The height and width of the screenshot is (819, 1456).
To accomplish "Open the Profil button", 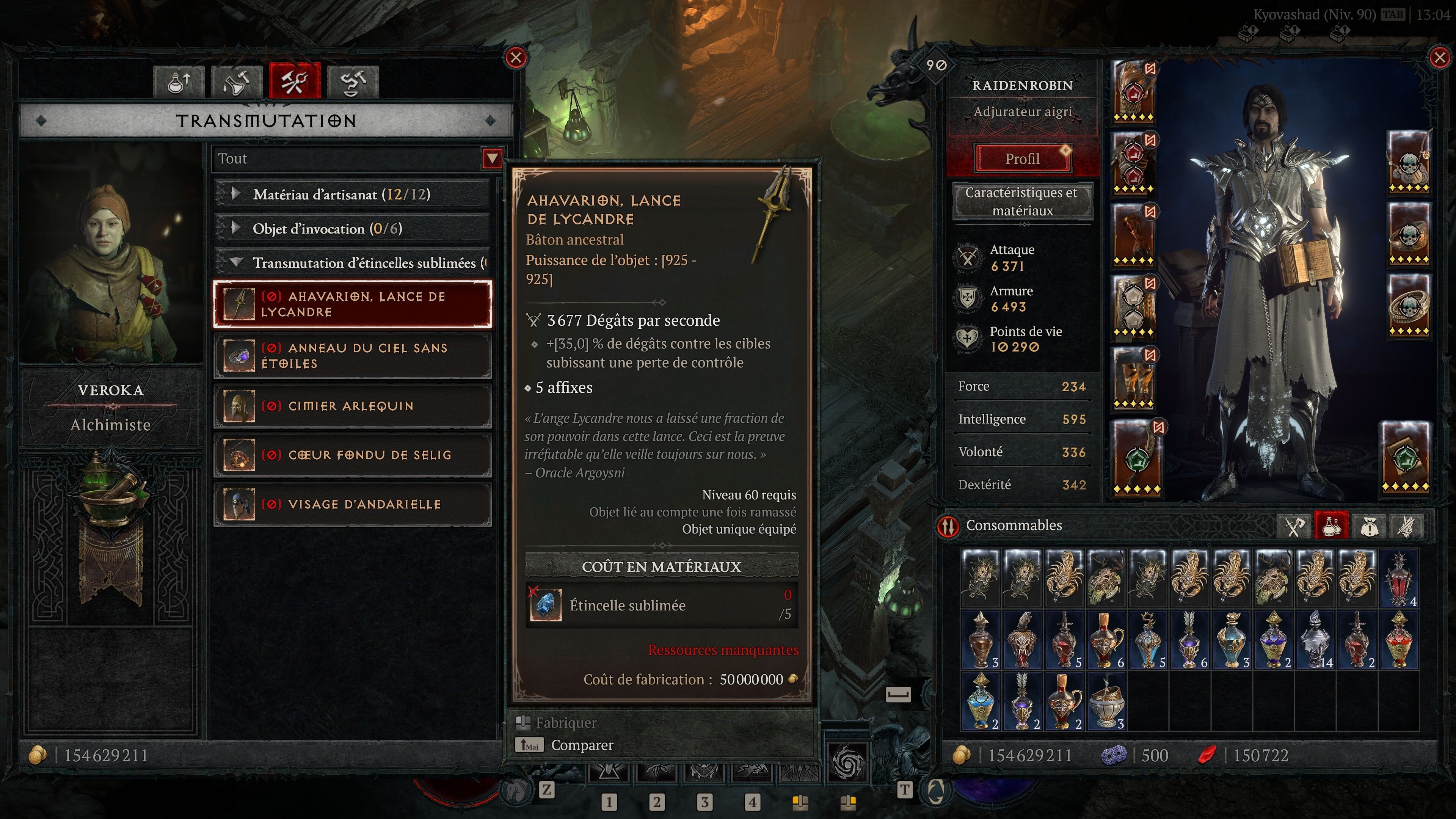I will click(1022, 159).
